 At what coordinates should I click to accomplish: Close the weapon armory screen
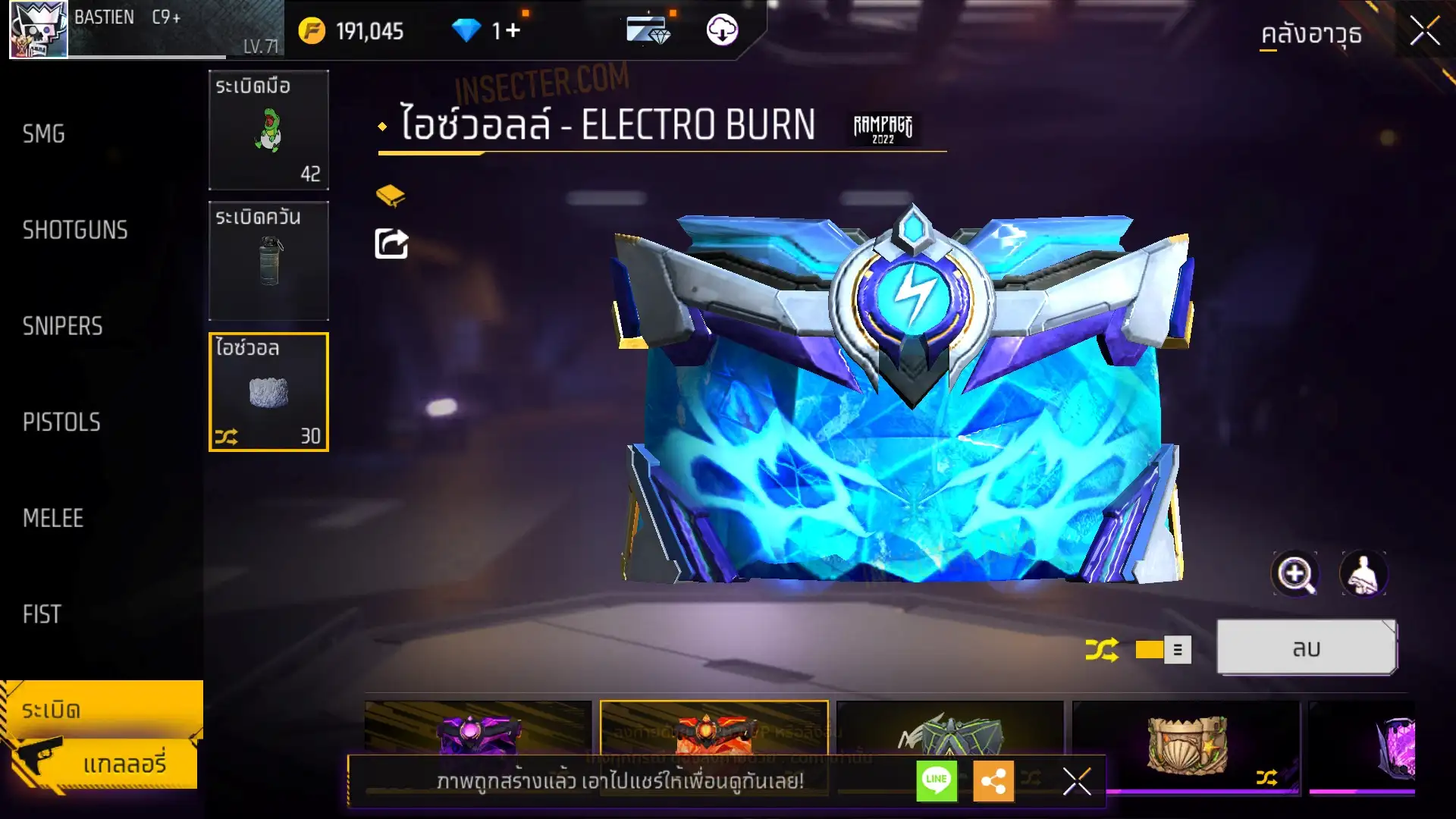[1425, 32]
